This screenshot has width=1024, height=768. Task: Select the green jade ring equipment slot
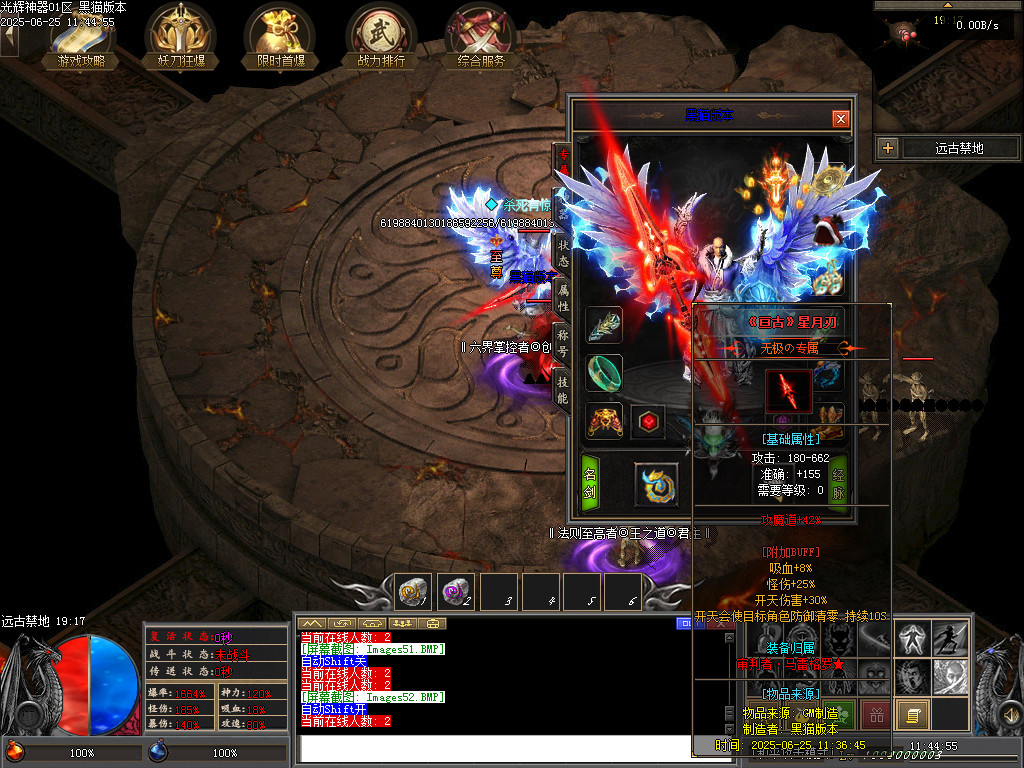click(x=604, y=372)
